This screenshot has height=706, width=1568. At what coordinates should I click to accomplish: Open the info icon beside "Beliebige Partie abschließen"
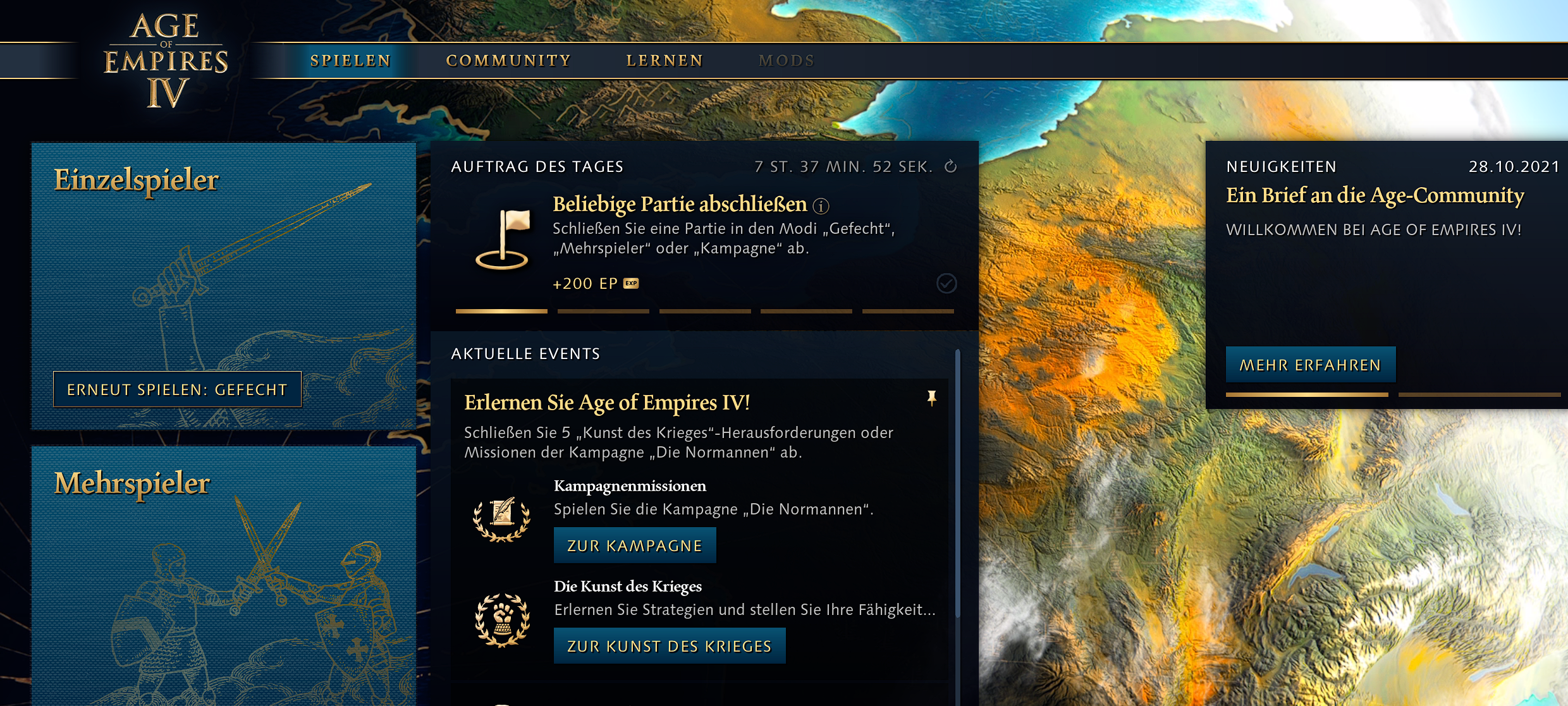(x=821, y=205)
